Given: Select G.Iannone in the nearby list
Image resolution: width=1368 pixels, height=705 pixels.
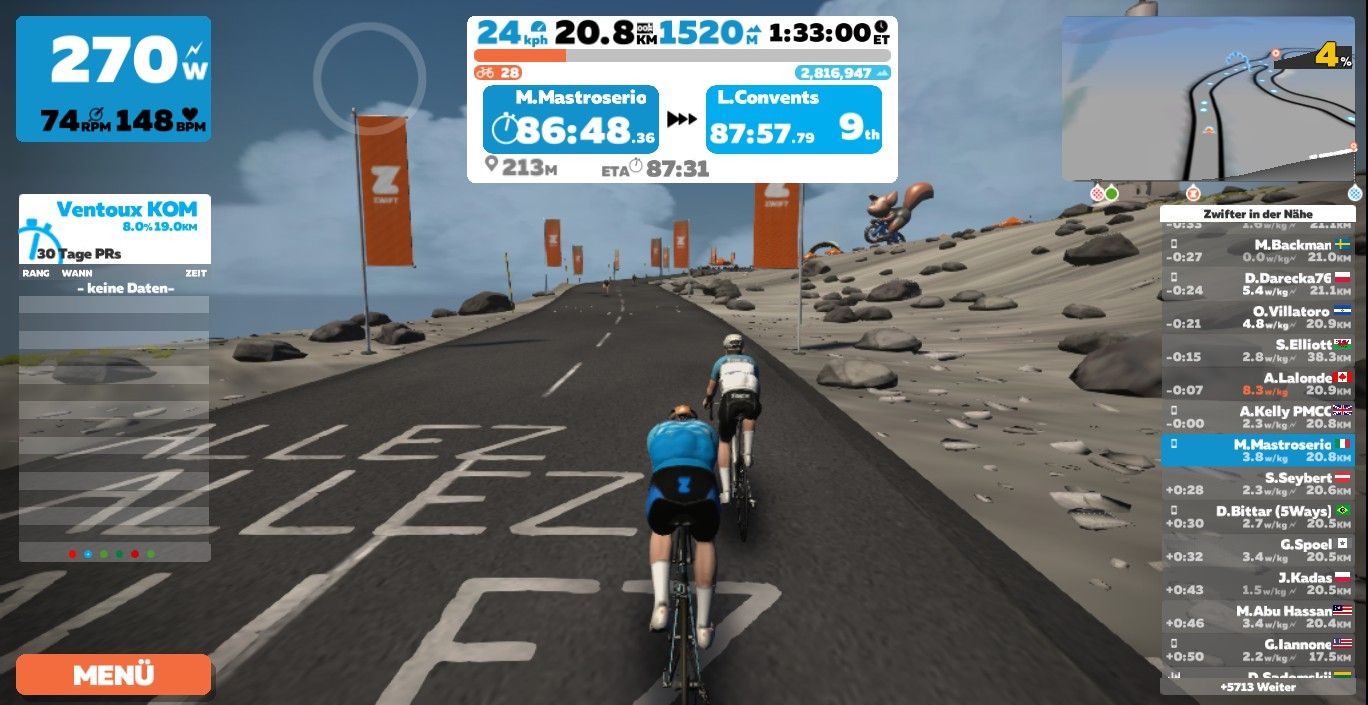Looking at the screenshot, I should pos(1257,650).
